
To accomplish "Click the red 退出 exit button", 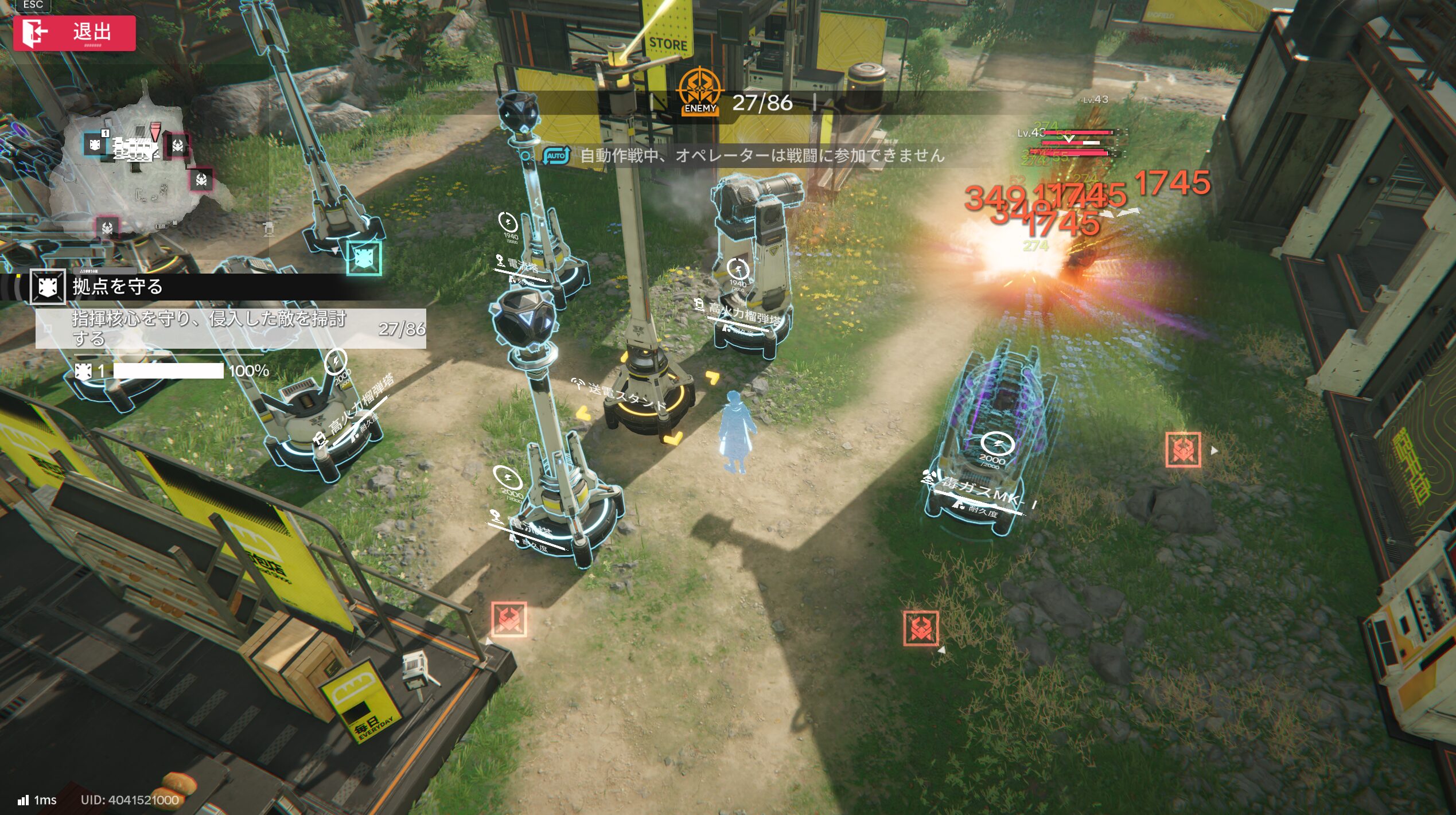I will [x=75, y=33].
